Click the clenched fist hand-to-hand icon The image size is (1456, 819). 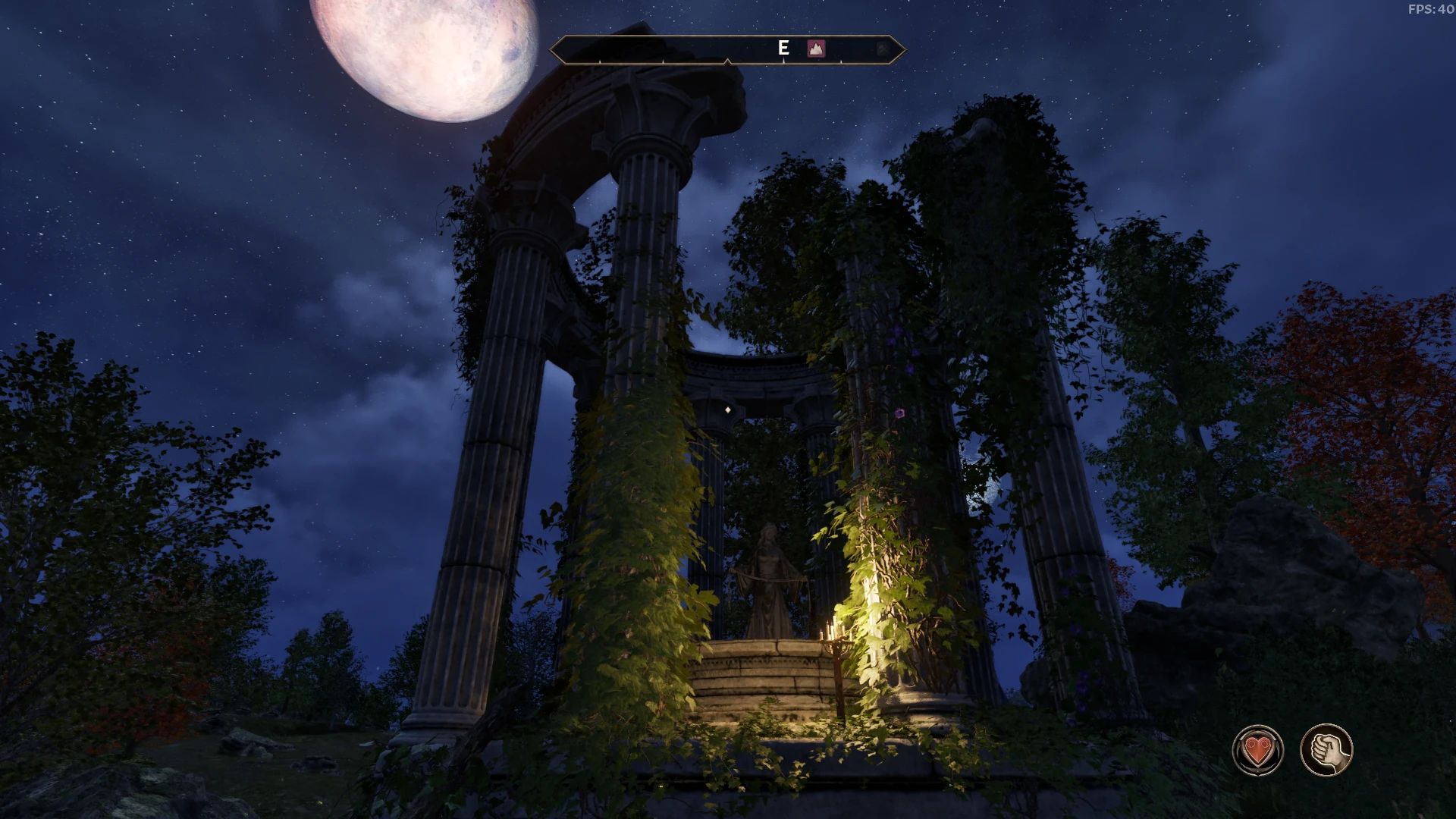(x=1326, y=751)
